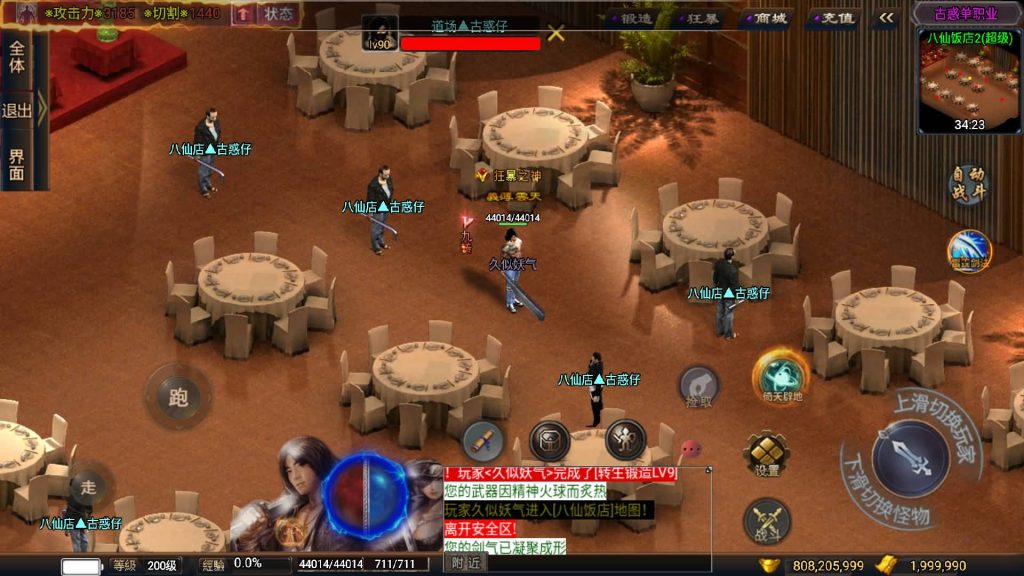Image resolution: width=1024 pixels, height=576 pixels.
Task: Toggle 自动战斗 auto-battle
Action: tap(968, 185)
